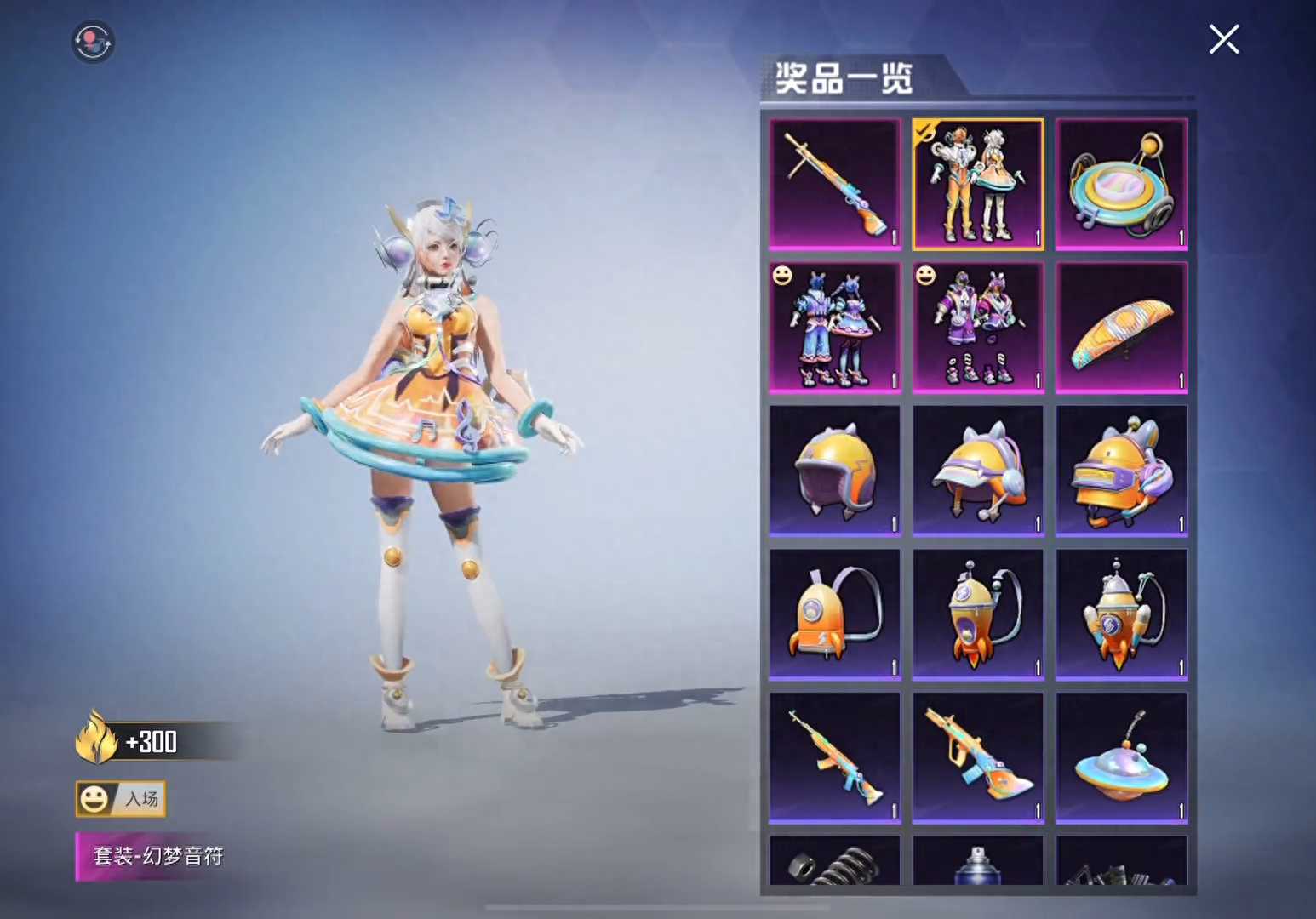Viewport: 1316px width, 919px height.
Task: Select the UFO saucer ornament prize
Action: pos(1121,757)
